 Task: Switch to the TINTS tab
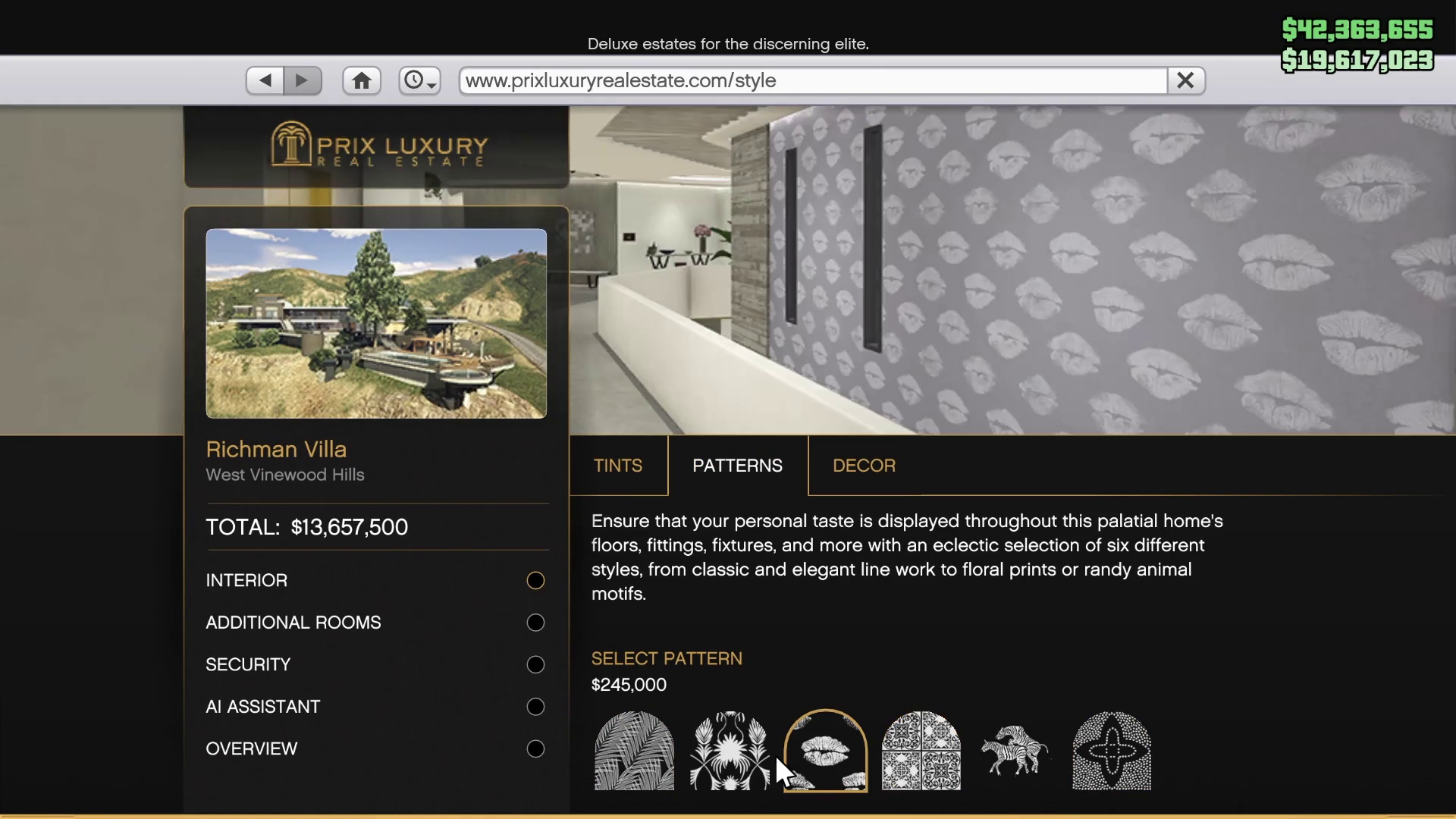point(618,465)
